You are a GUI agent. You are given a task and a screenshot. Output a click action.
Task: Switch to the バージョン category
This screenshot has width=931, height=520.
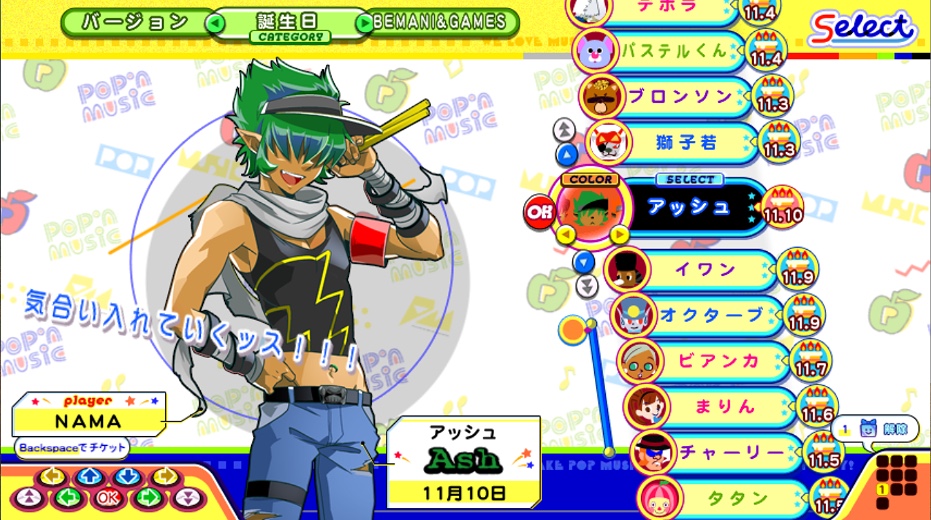(x=134, y=22)
